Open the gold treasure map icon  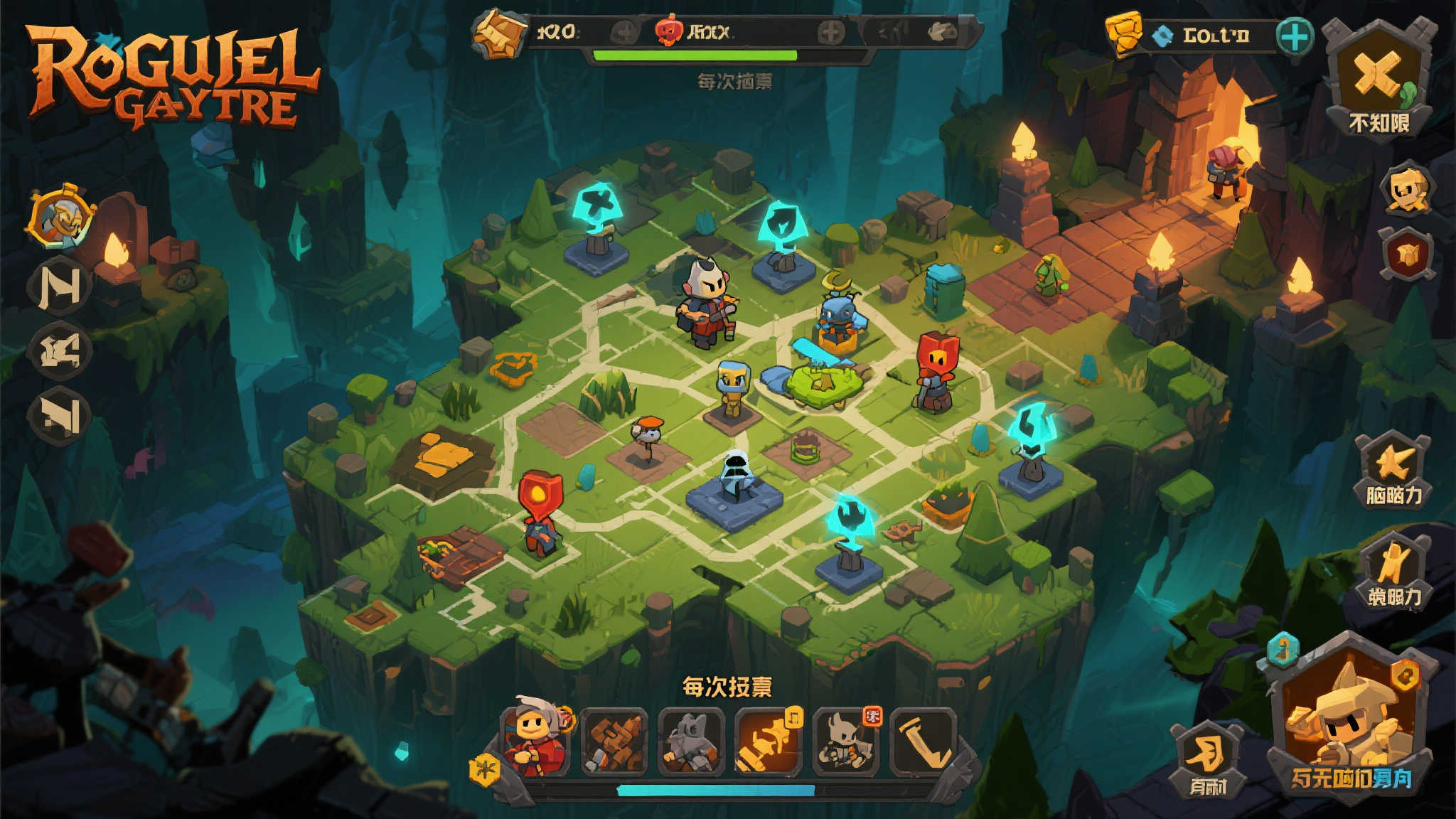point(500,33)
